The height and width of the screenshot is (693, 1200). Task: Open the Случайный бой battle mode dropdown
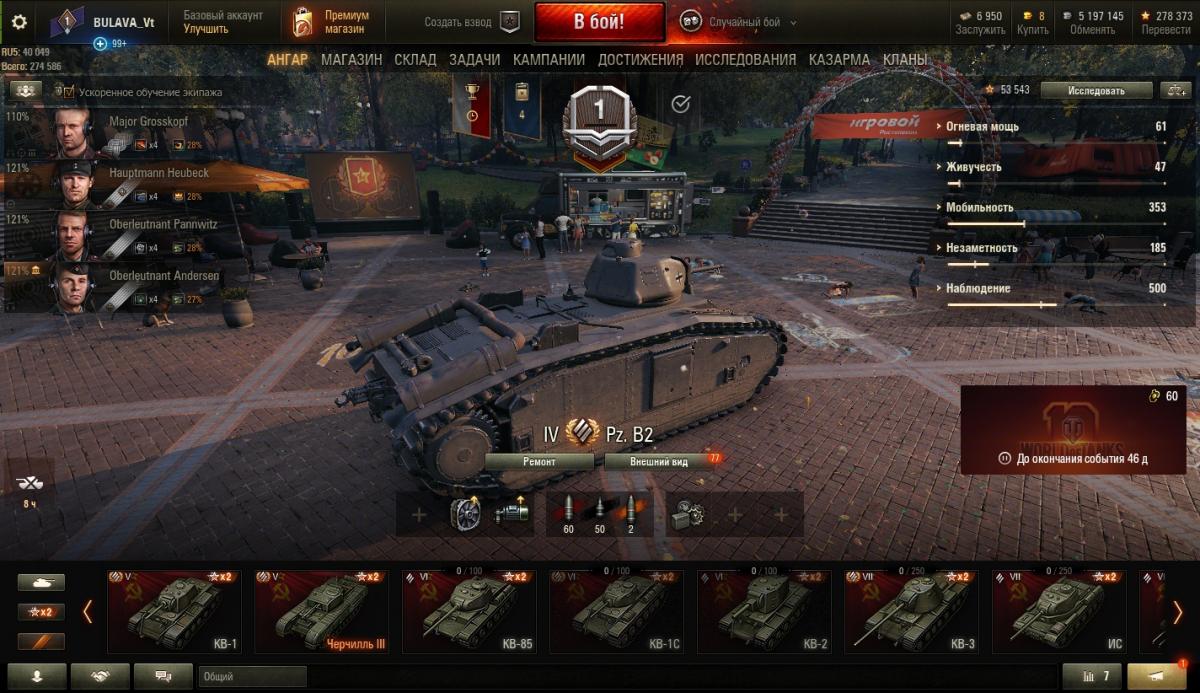coord(740,22)
